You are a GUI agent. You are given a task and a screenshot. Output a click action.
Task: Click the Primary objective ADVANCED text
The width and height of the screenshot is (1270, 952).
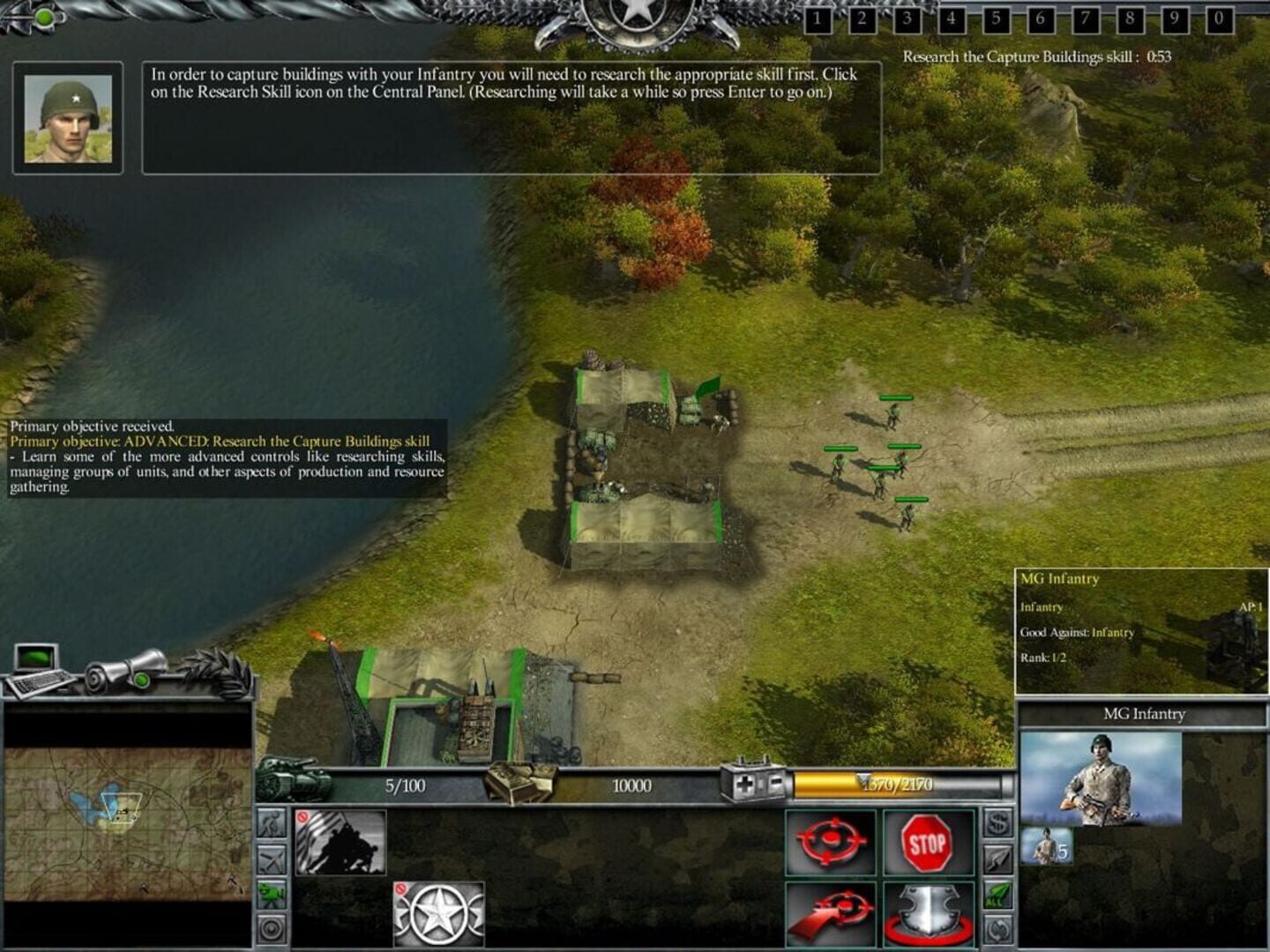point(220,439)
